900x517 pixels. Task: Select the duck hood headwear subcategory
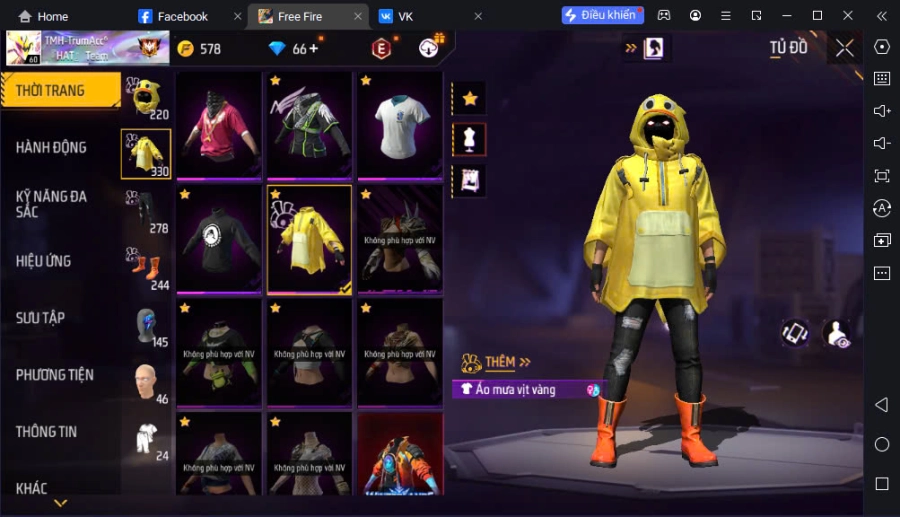146,97
